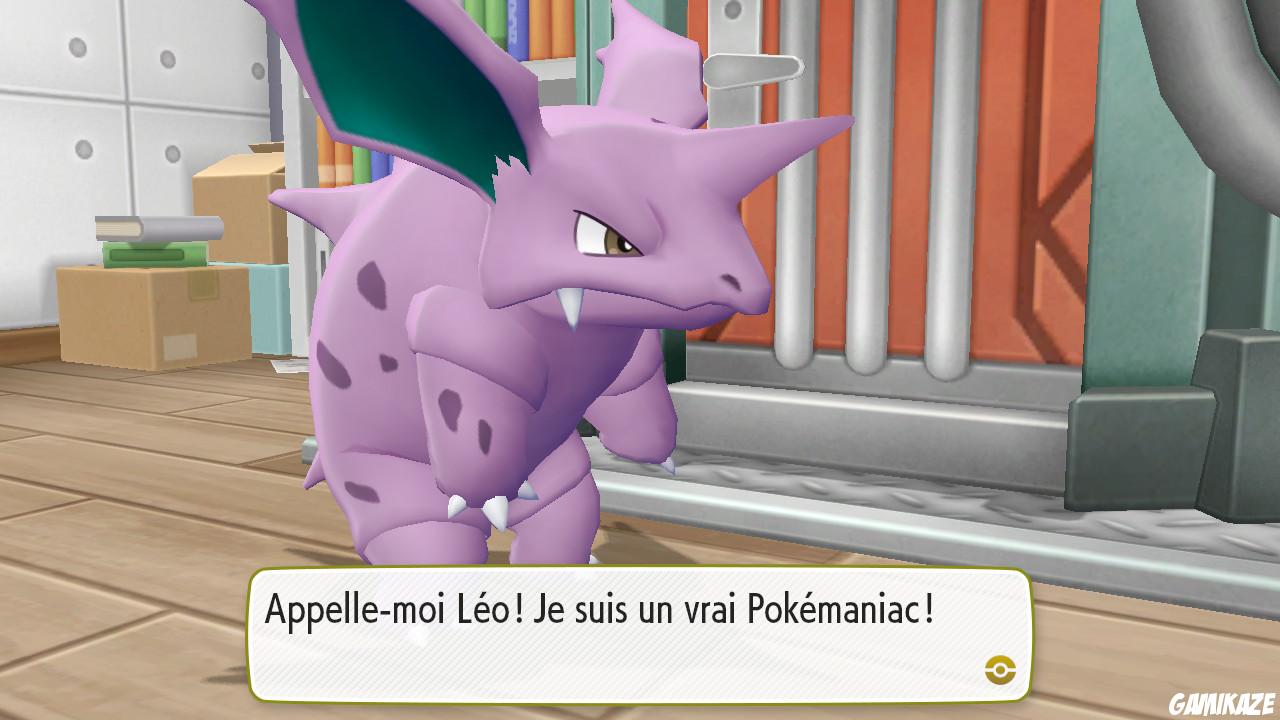Viewport: 1280px width, 720px height.
Task: Click the metal door handle
Action: click(755, 70)
